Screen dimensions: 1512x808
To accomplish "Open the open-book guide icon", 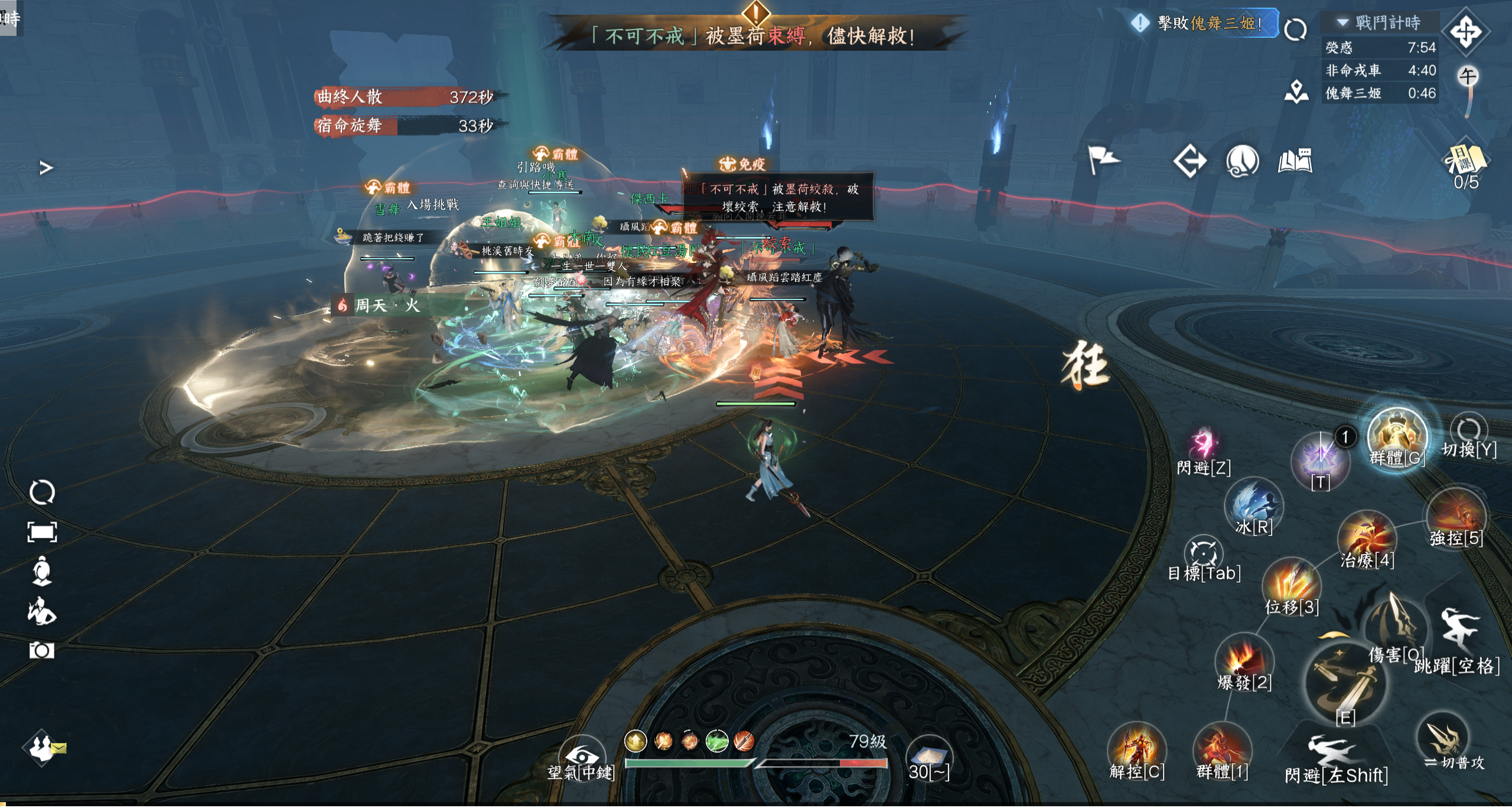I will [1295, 161].
